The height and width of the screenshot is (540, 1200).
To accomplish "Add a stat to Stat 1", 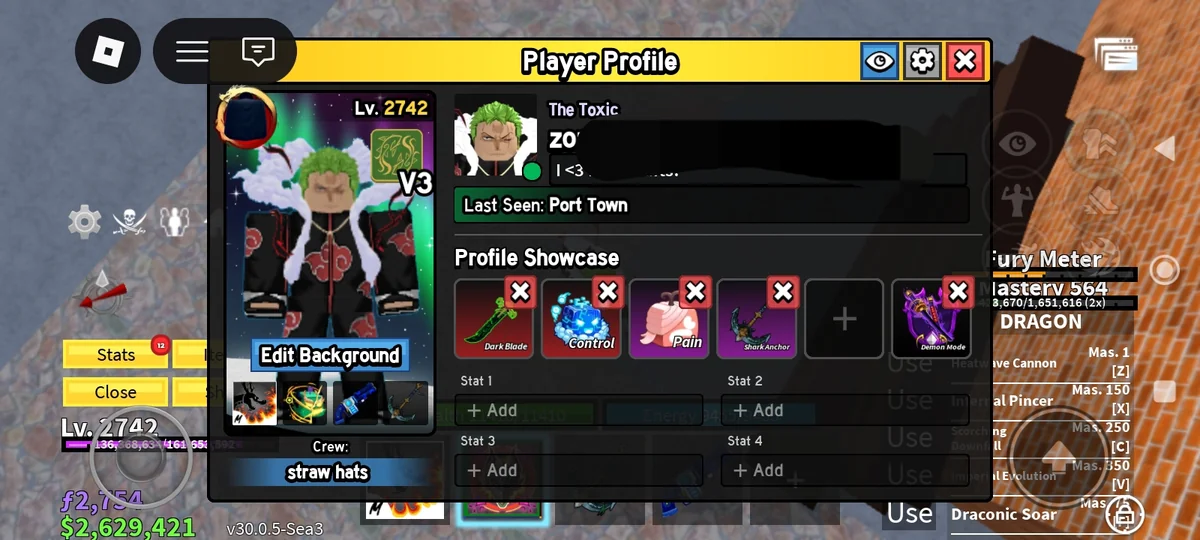I will (578, 410).
